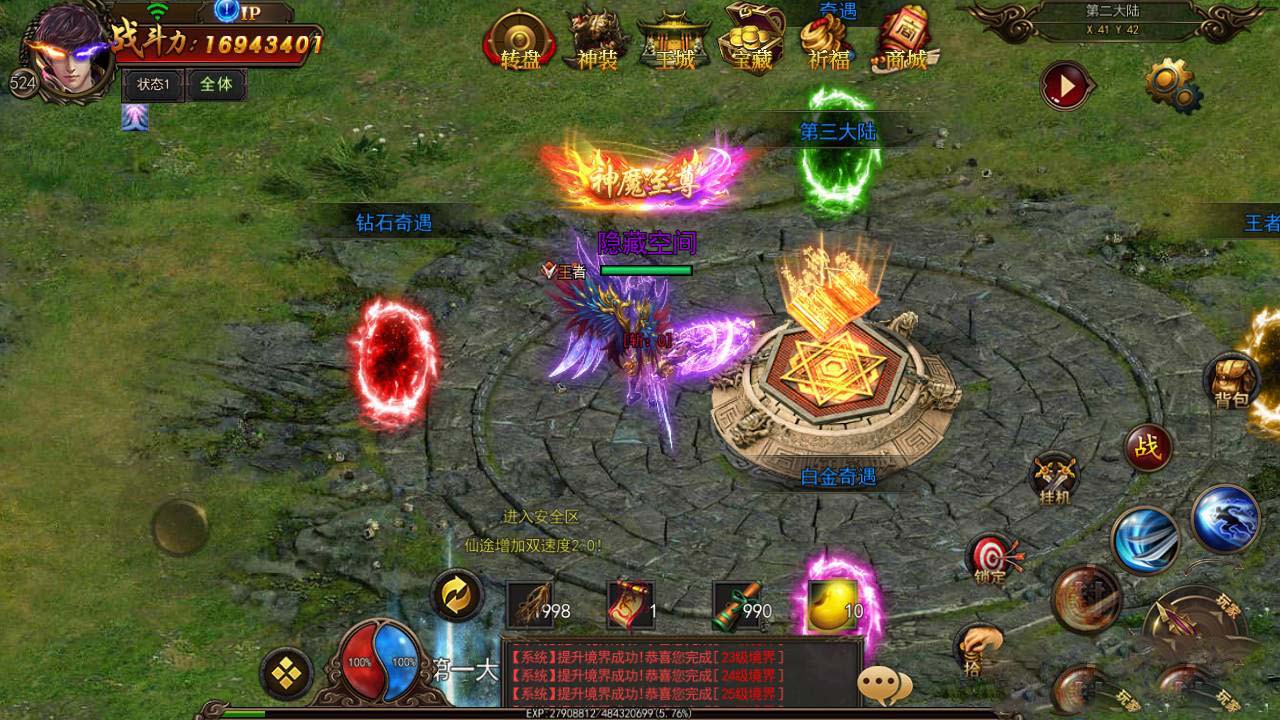Activate 挂机 auto-battle
Screen dimensions: 1280x720
coord(1054,477)
